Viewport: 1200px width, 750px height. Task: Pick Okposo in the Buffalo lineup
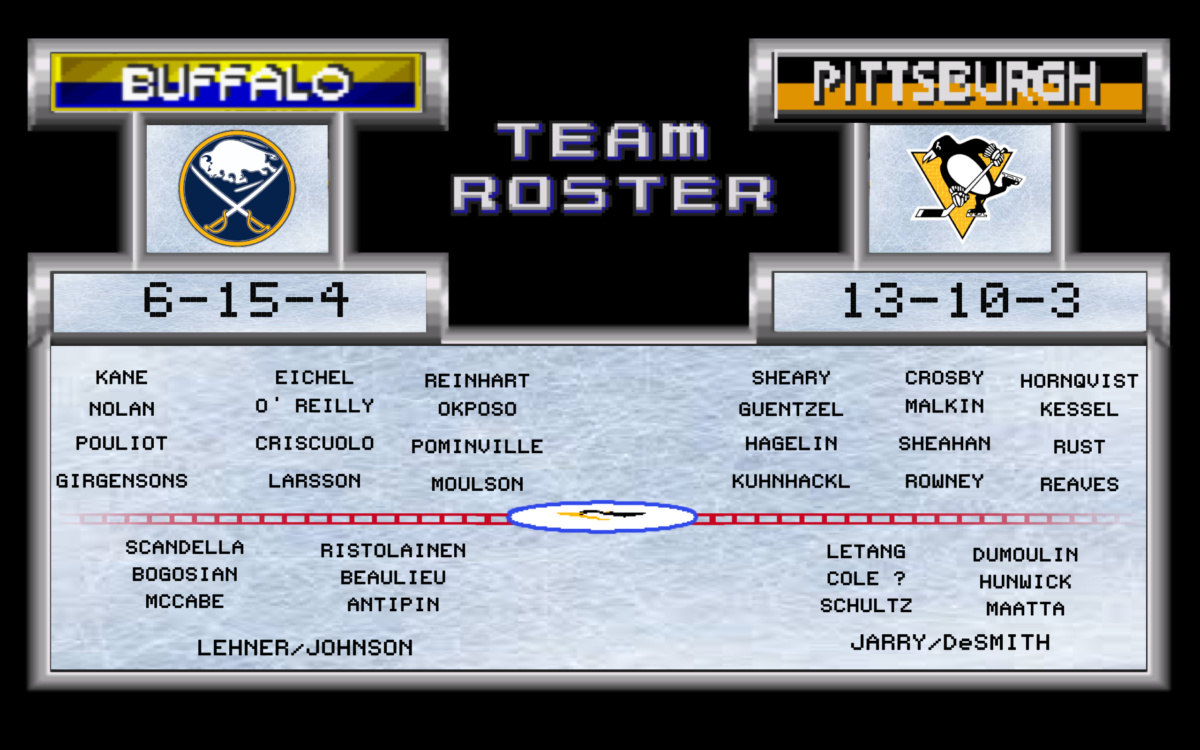(x=477, y=409)
